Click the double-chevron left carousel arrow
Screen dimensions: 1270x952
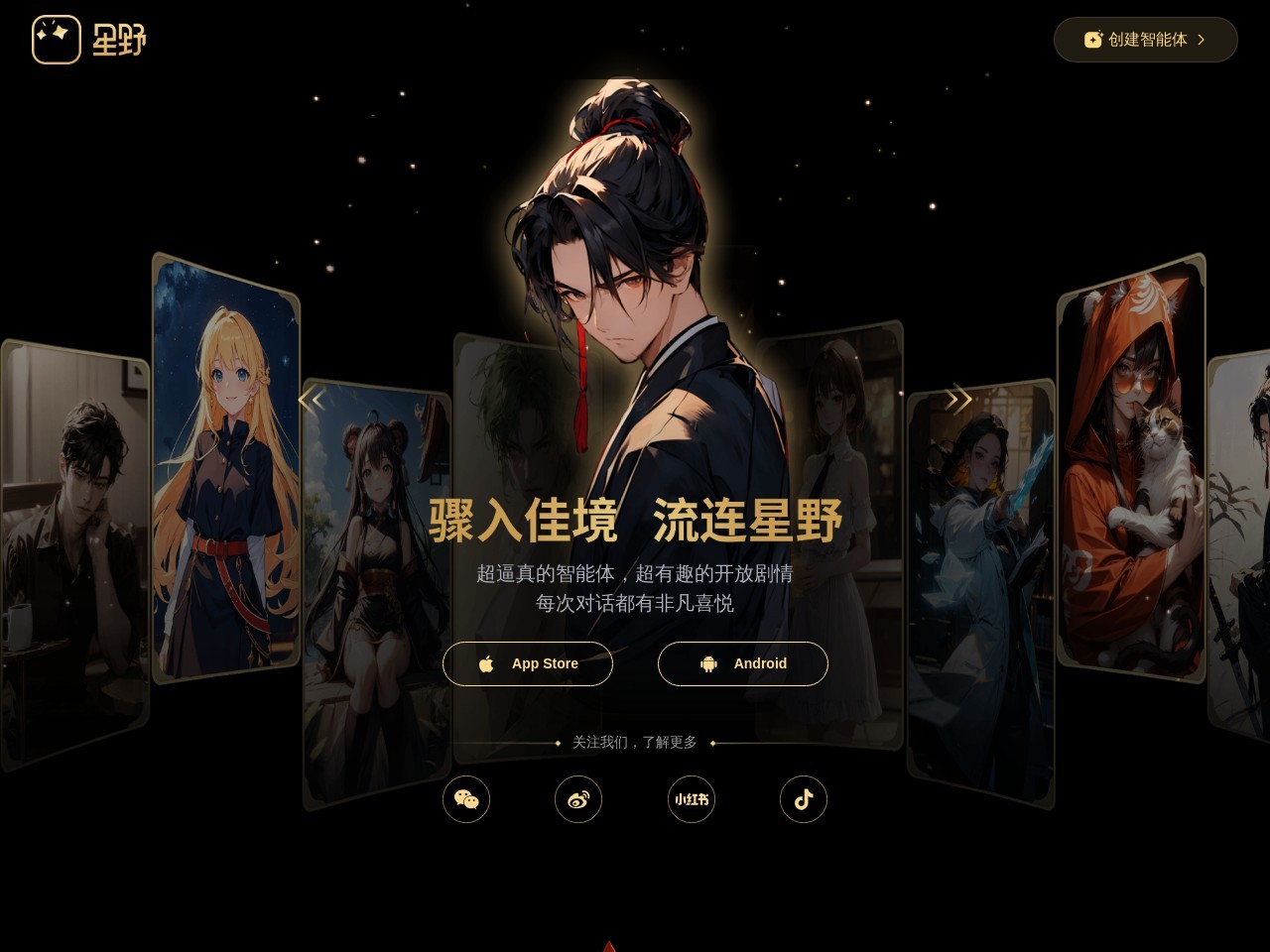click(312, 399)
